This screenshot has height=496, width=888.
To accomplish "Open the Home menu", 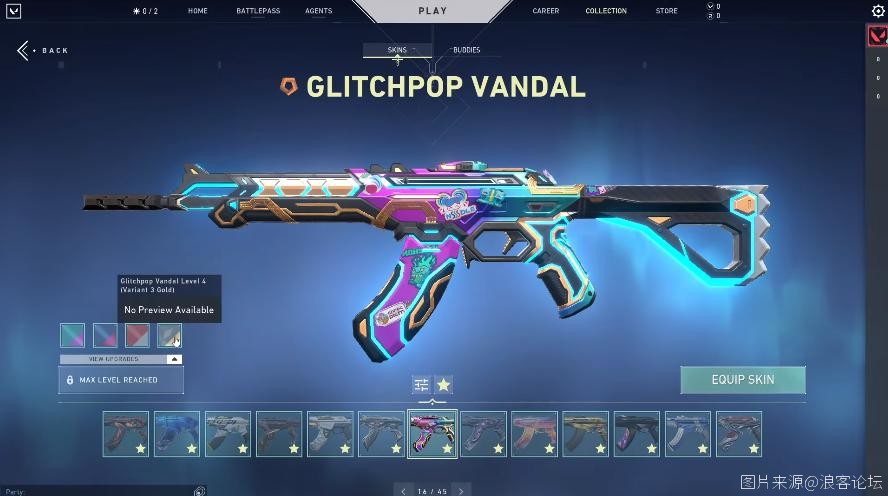I will 198,11.
